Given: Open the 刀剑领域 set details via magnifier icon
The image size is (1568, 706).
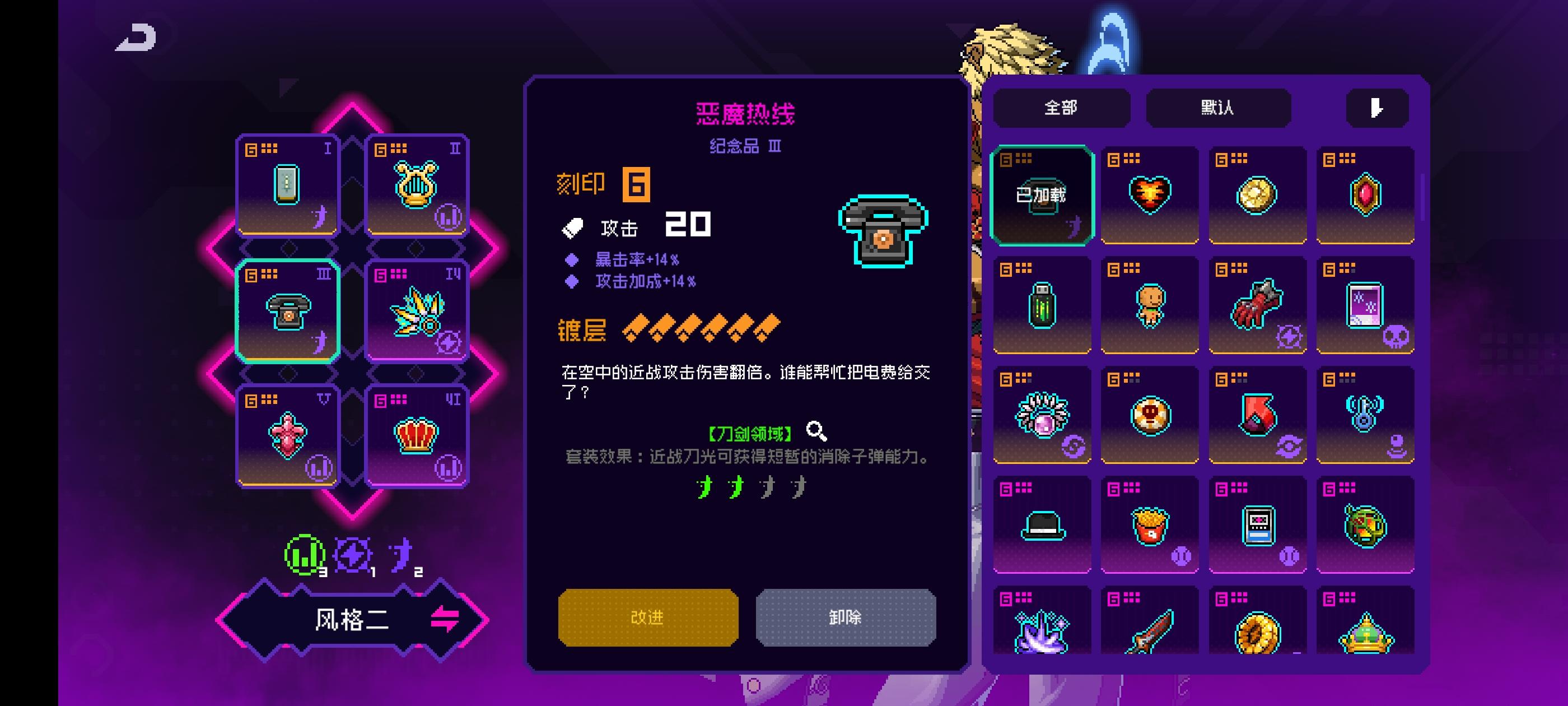Looking at the screenshot, I should (816, 431).
